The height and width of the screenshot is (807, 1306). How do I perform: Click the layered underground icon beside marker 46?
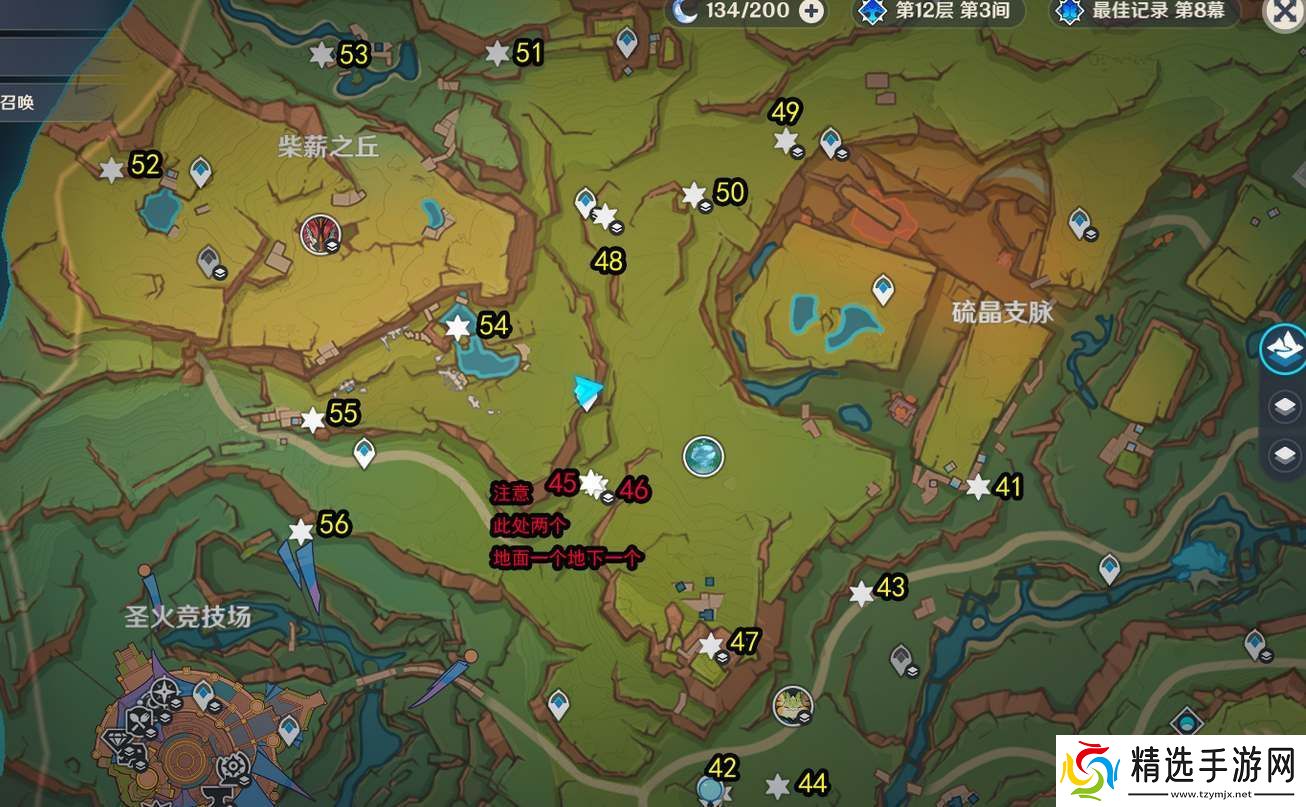click(x=607, y=494)
